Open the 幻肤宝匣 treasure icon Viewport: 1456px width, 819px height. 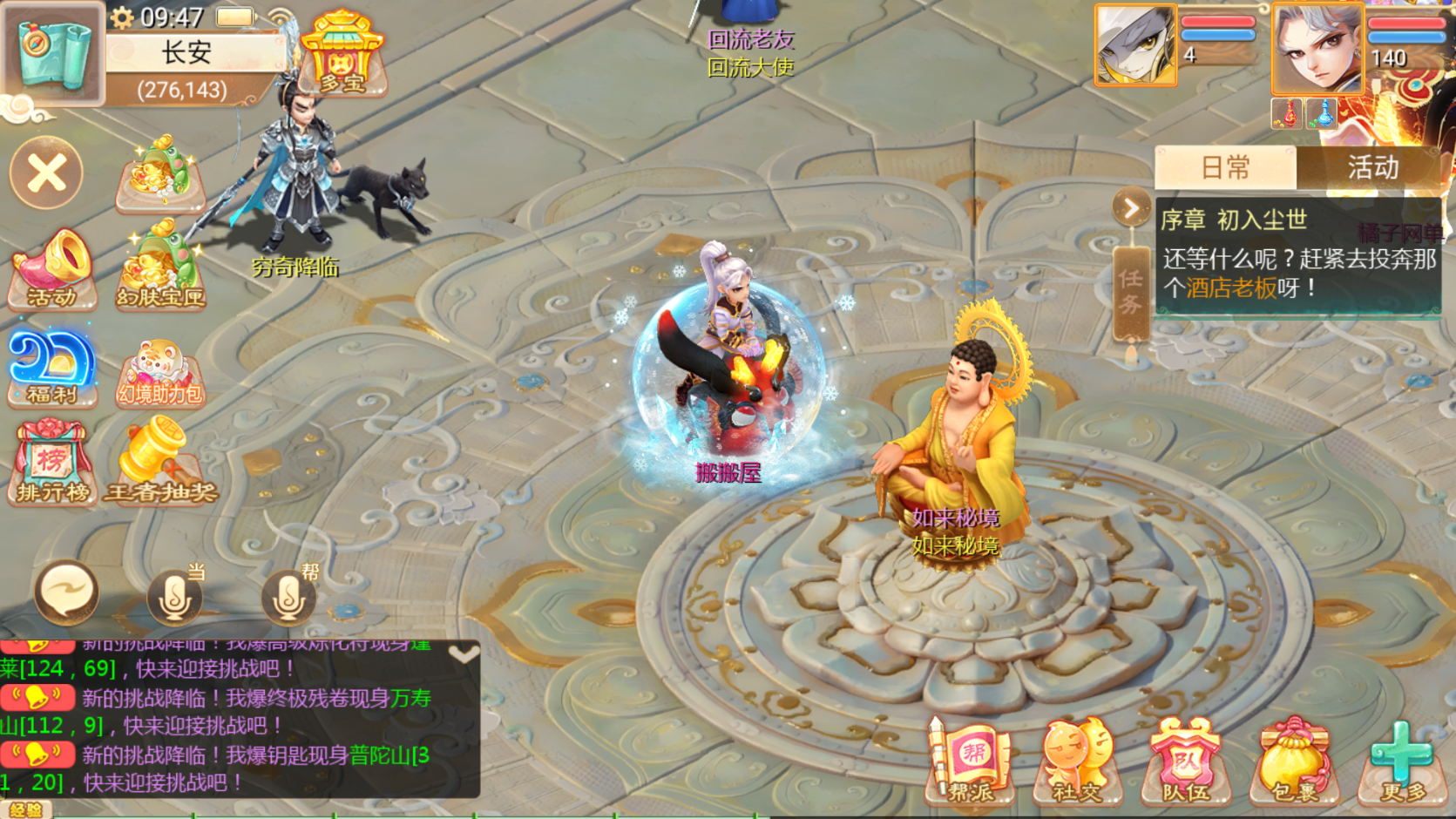160,266
